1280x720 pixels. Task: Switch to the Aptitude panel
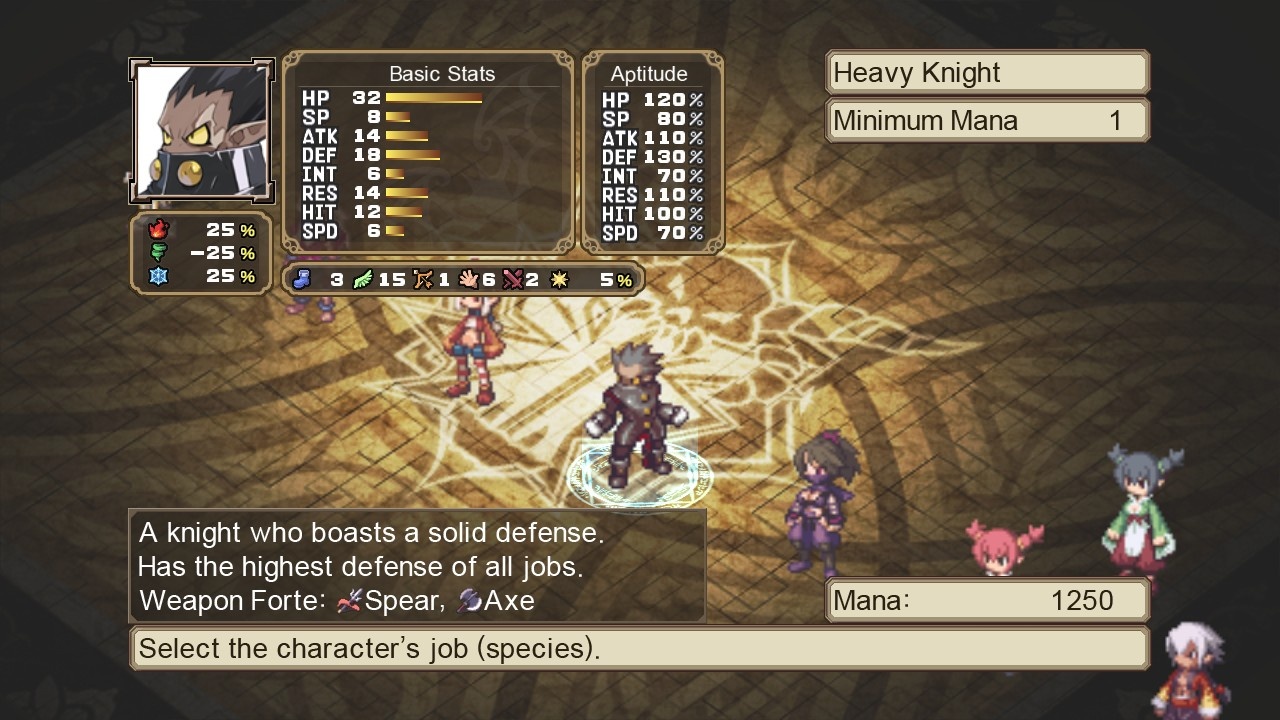(651, 73)
